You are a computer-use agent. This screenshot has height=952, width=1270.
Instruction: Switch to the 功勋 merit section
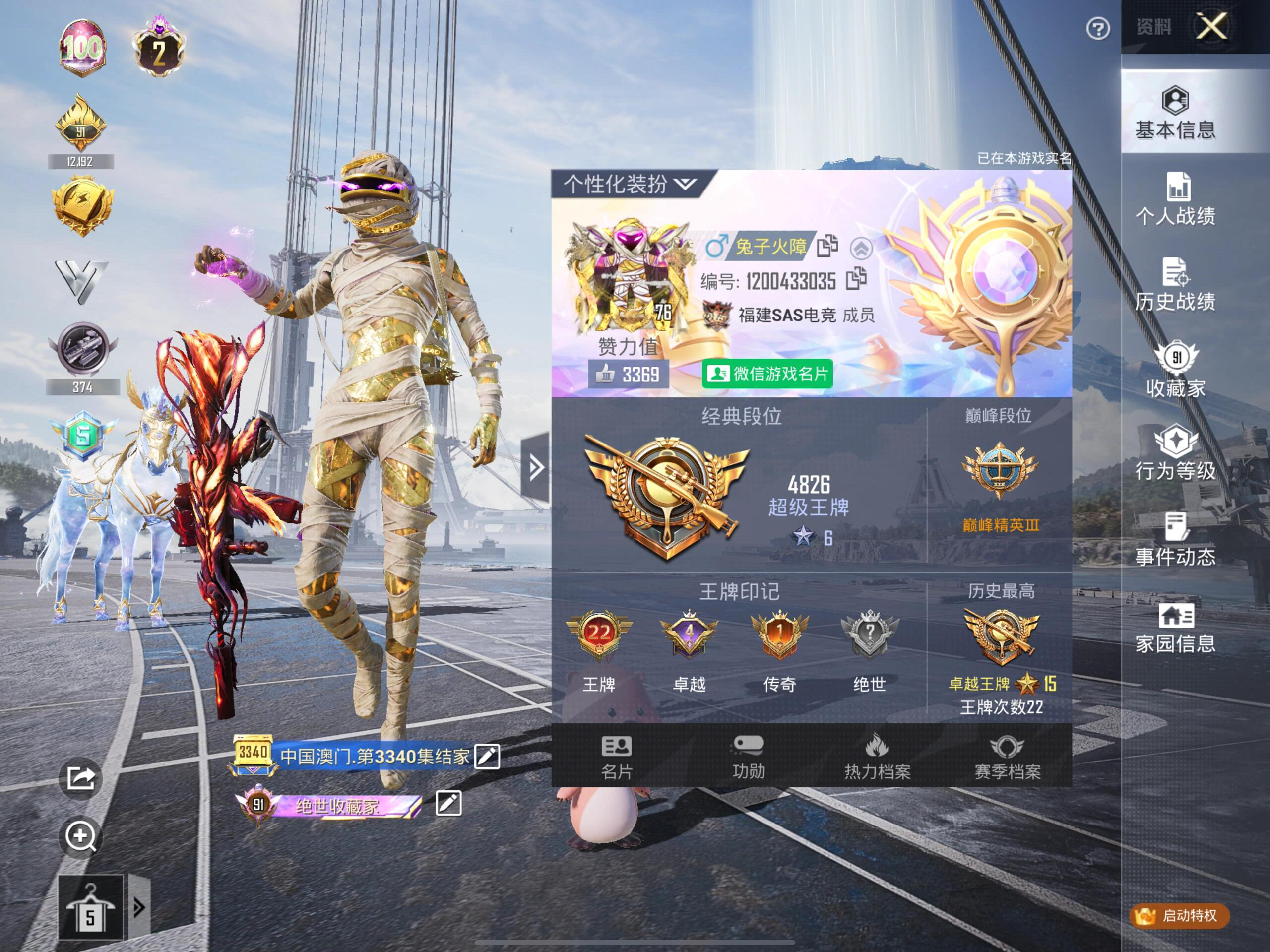pyautogui.click(x=748, y=758)
